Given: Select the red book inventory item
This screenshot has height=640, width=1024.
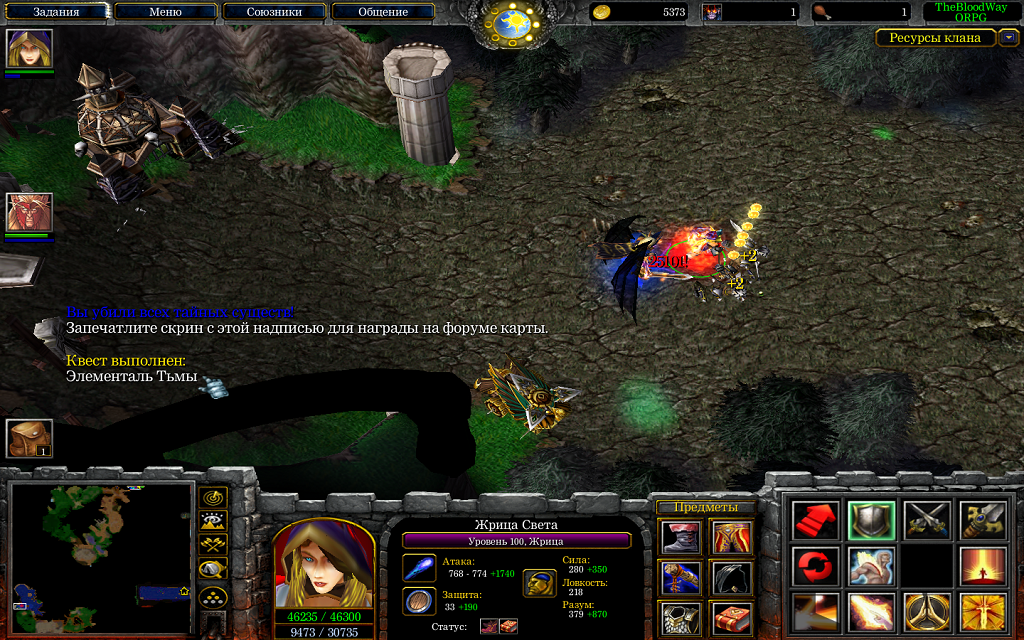Looking at the screenshot, I should [731, 618].
